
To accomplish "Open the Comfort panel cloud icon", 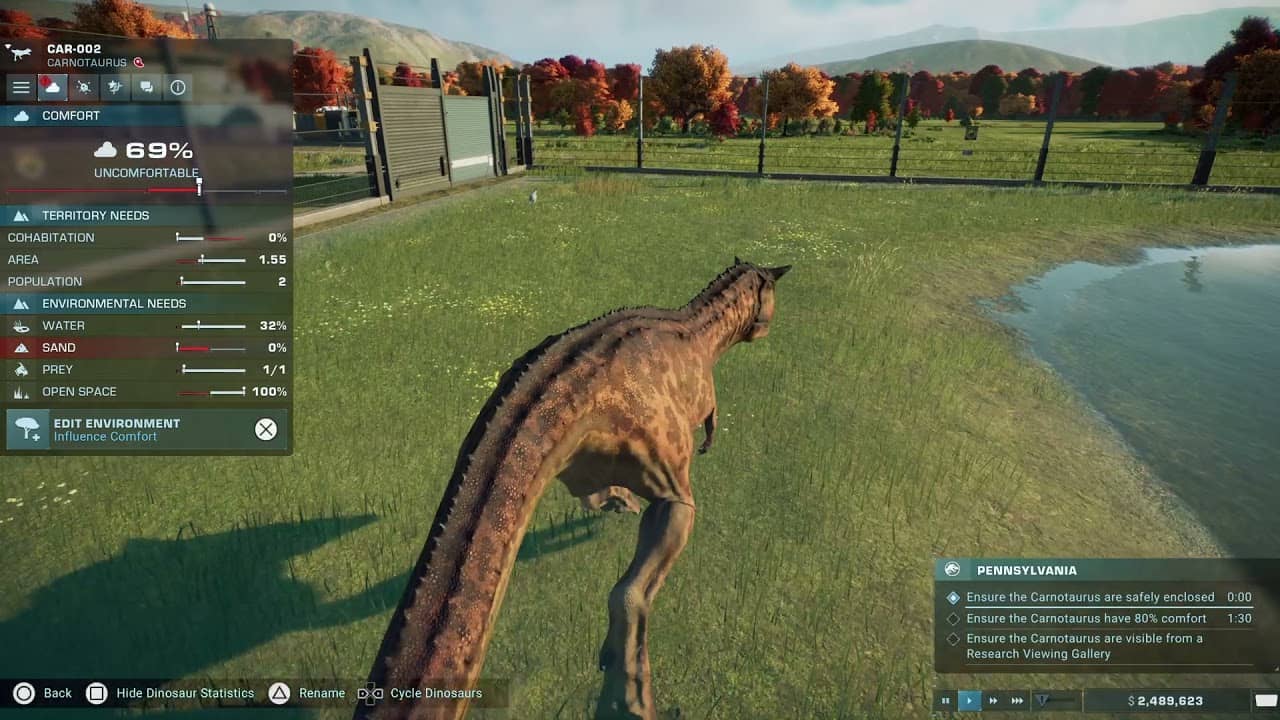I will point(52,87).
